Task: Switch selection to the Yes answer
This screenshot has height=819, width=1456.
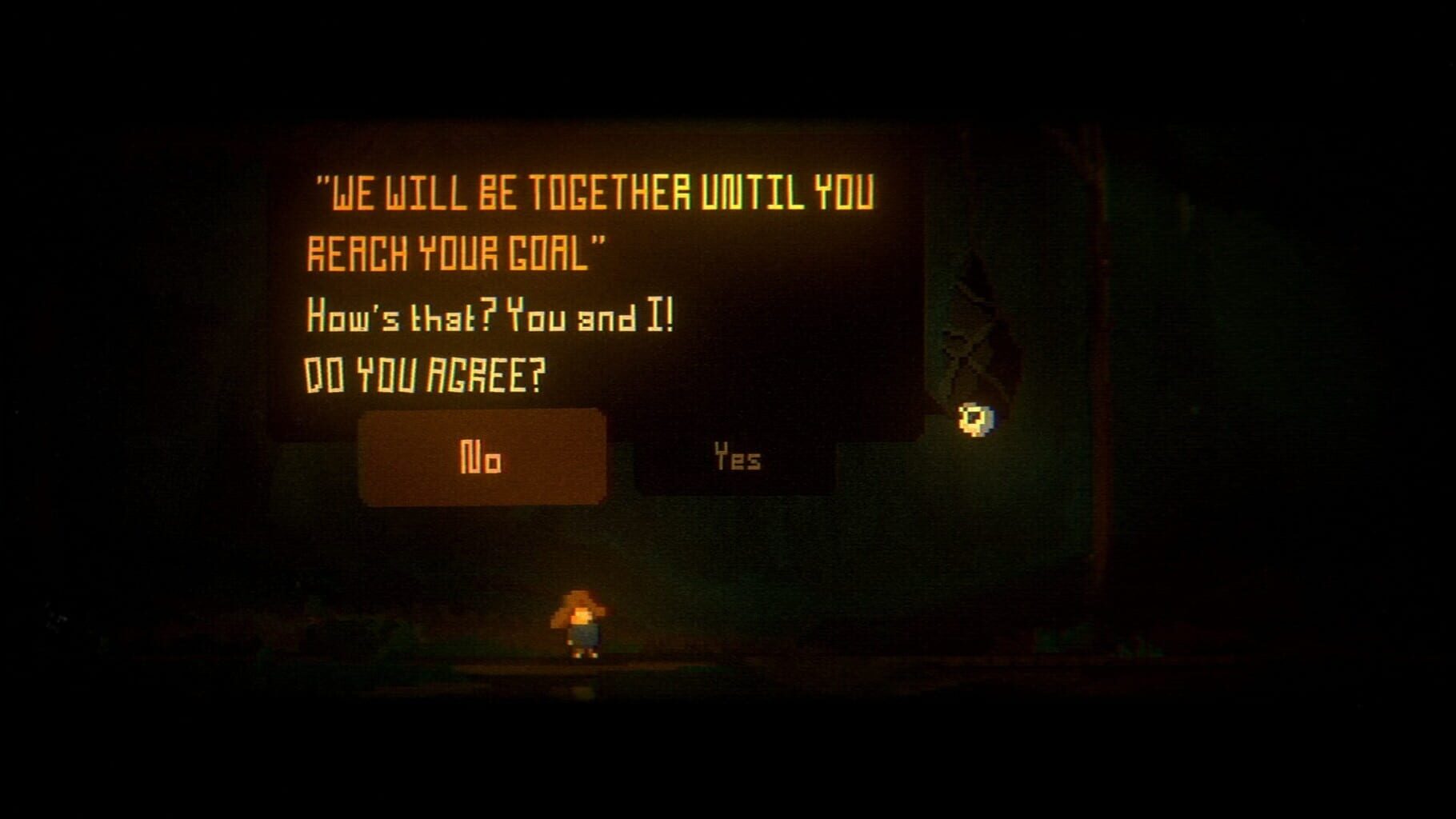Action: pos(736,458)
